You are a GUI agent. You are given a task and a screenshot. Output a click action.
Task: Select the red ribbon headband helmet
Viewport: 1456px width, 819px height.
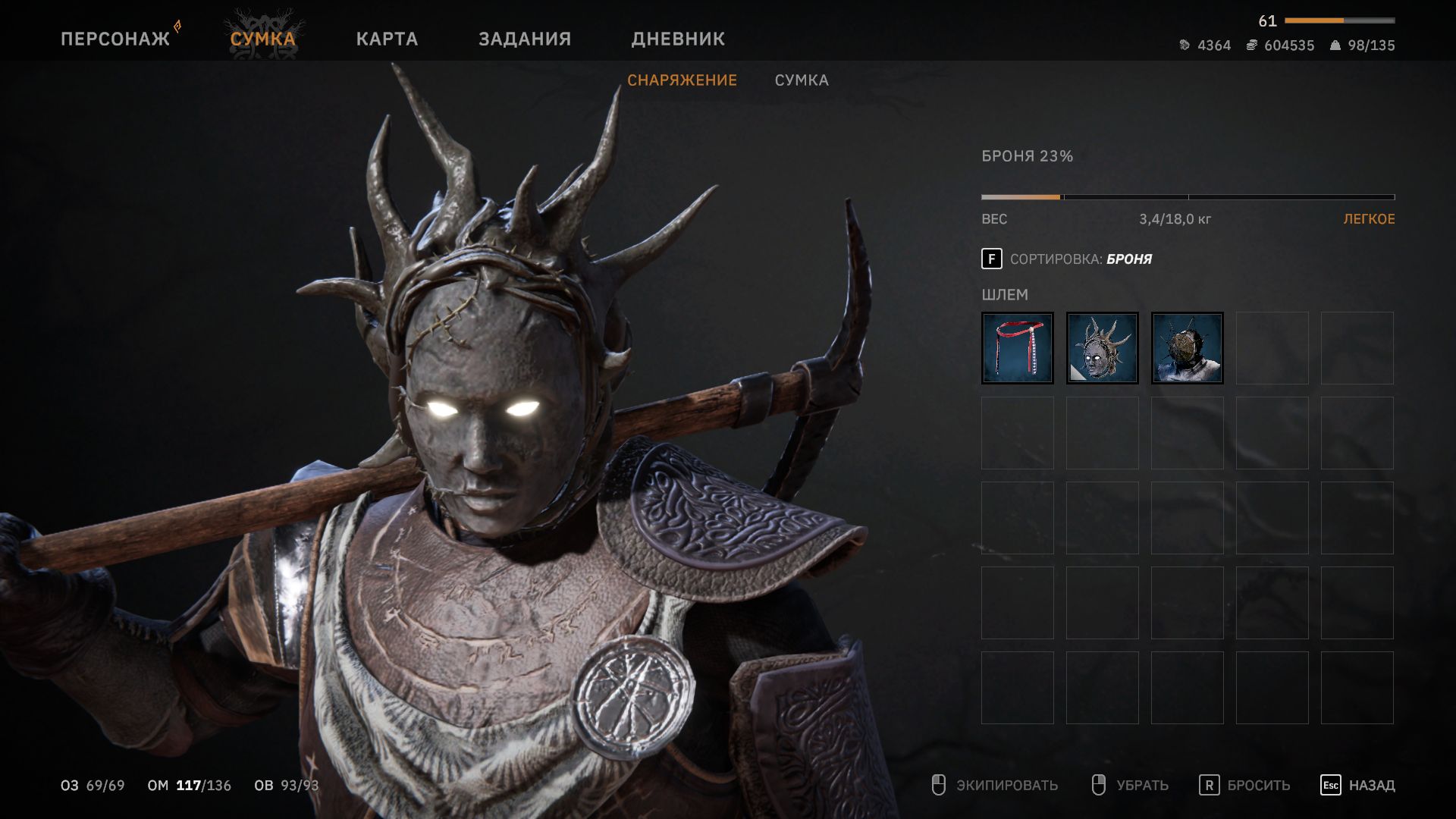coord(1017,348)
